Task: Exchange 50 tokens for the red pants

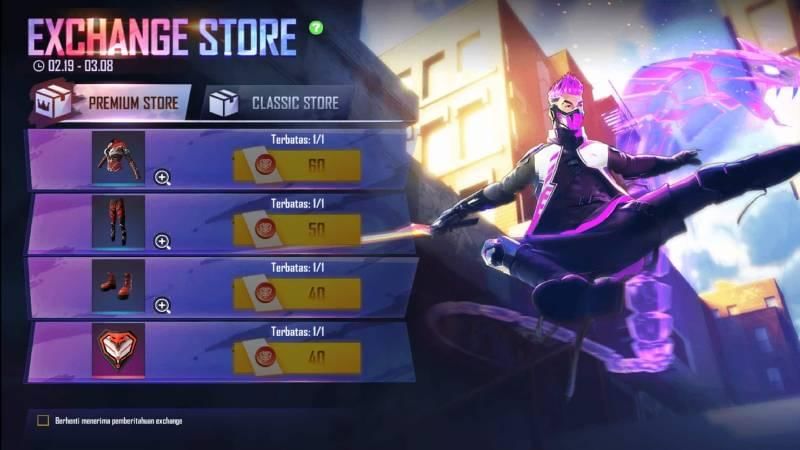Action: pos(296,229)
